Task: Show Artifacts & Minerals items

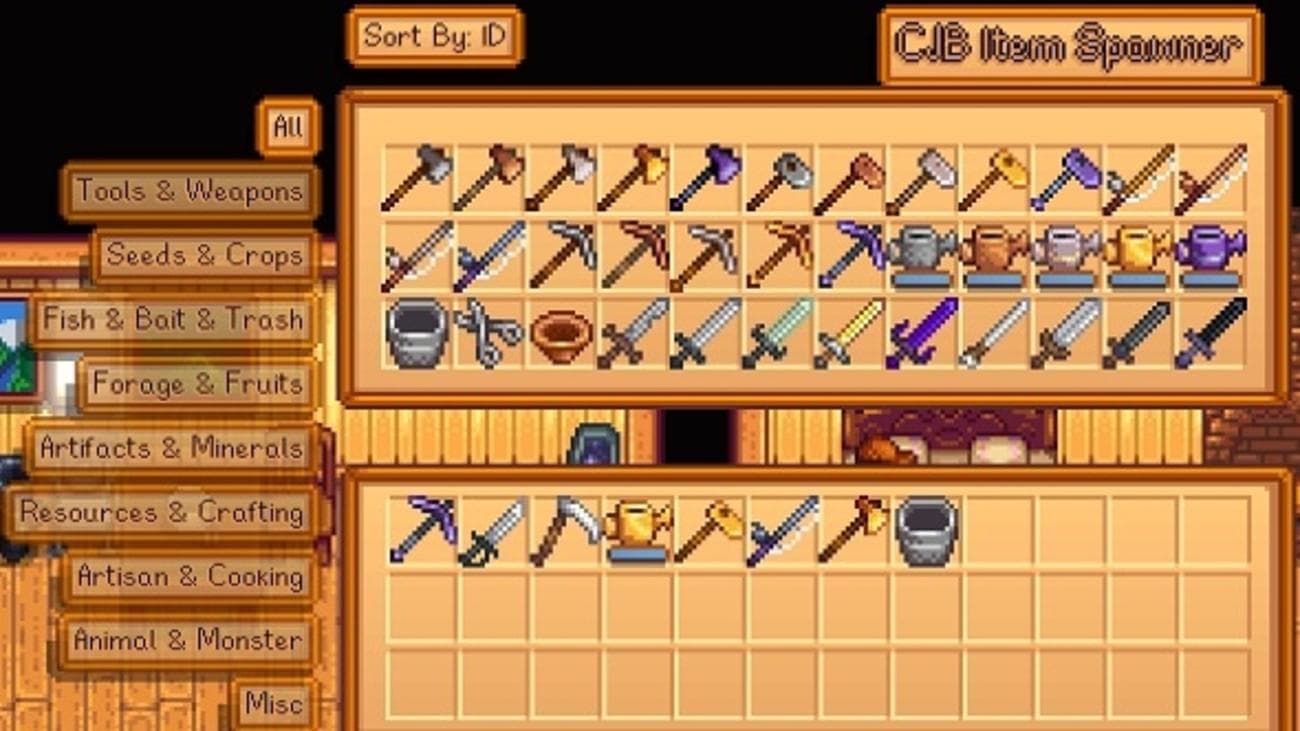Action: pyautogui.click(x=168, y=449)
